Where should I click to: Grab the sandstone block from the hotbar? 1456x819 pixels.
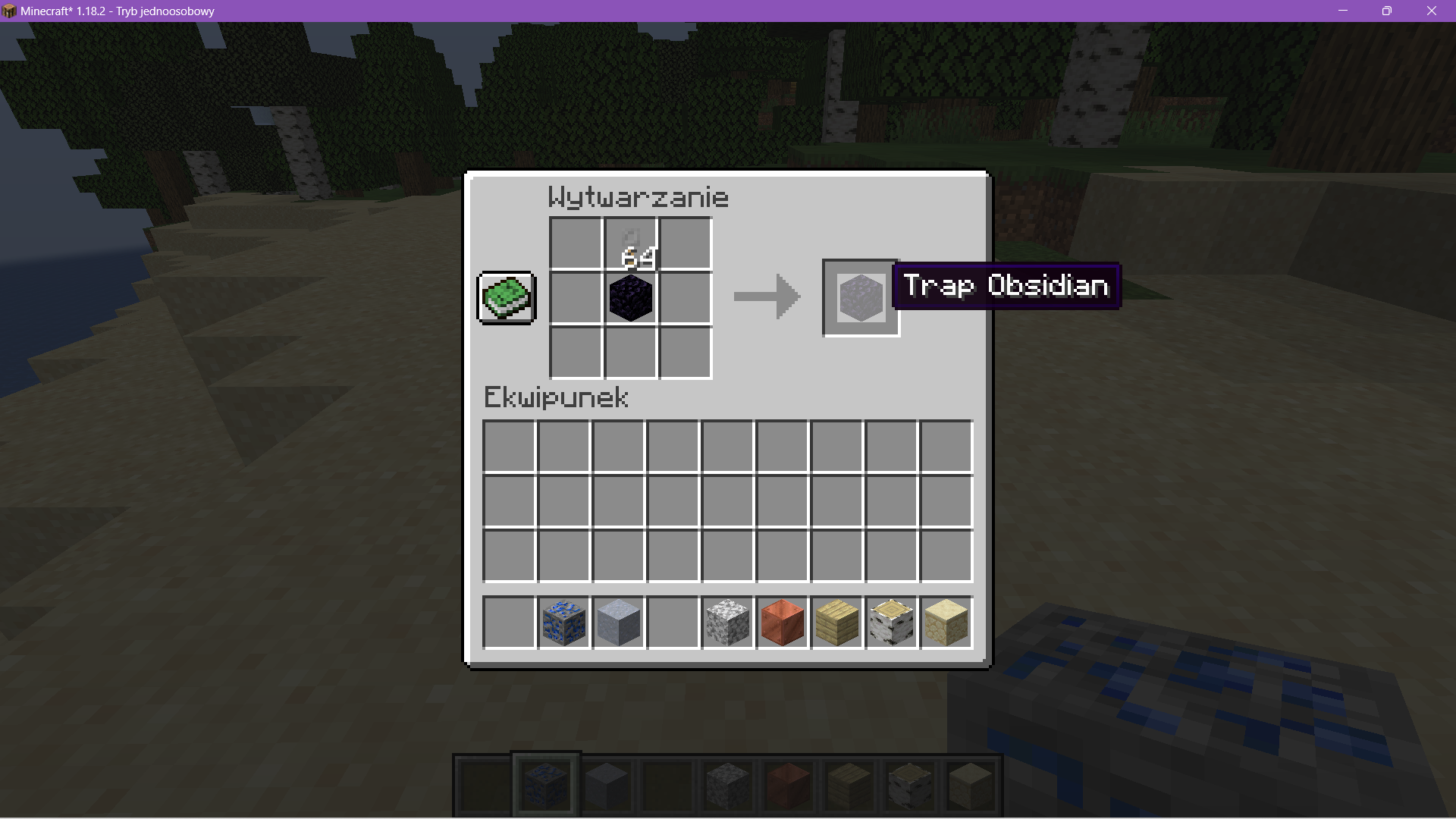(946, 623)
